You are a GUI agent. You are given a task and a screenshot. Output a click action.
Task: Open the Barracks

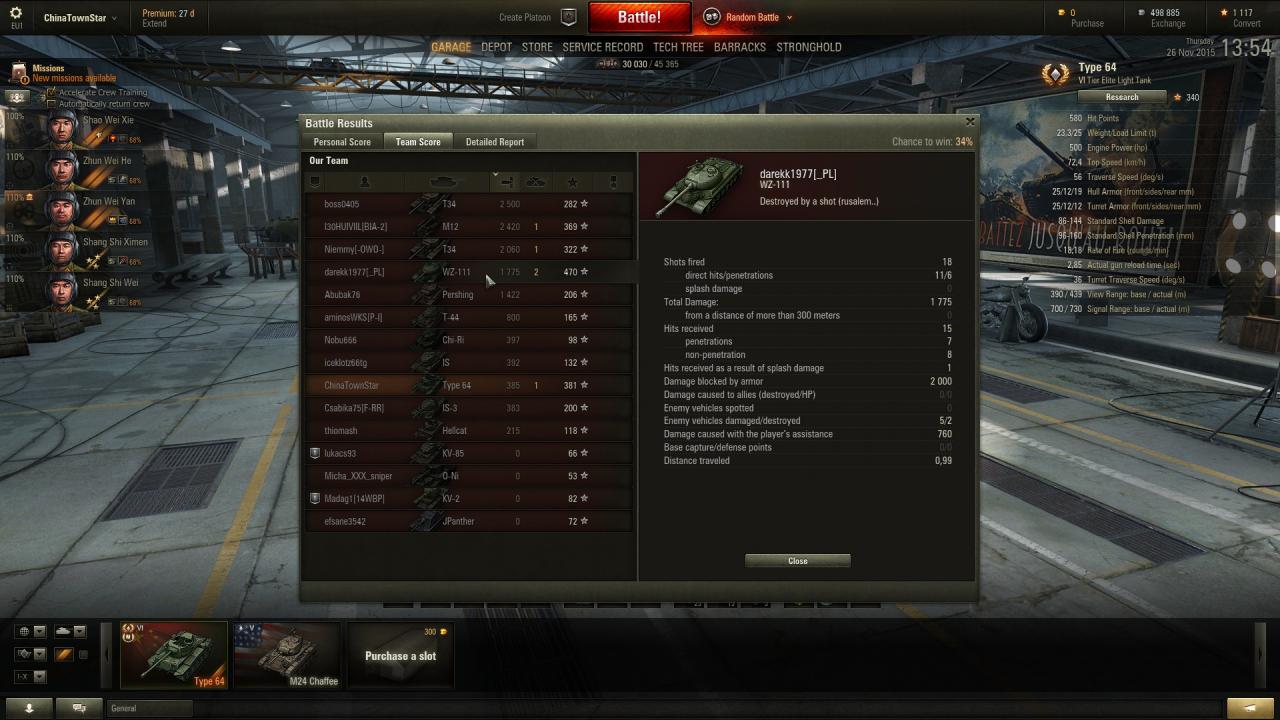click(x=740, y=47)
